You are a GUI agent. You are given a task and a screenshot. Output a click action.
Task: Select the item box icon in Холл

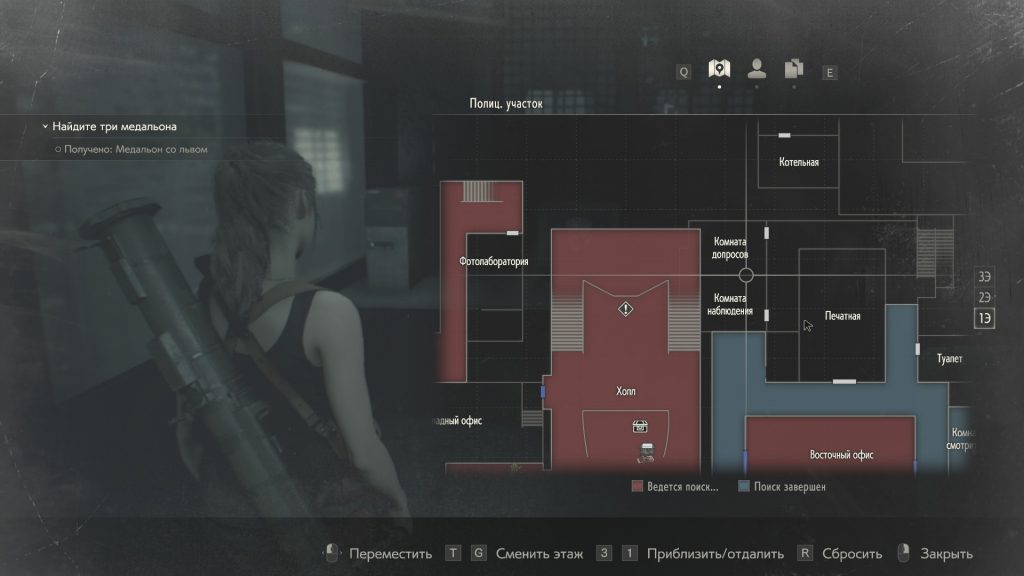[x=640, y=426]
